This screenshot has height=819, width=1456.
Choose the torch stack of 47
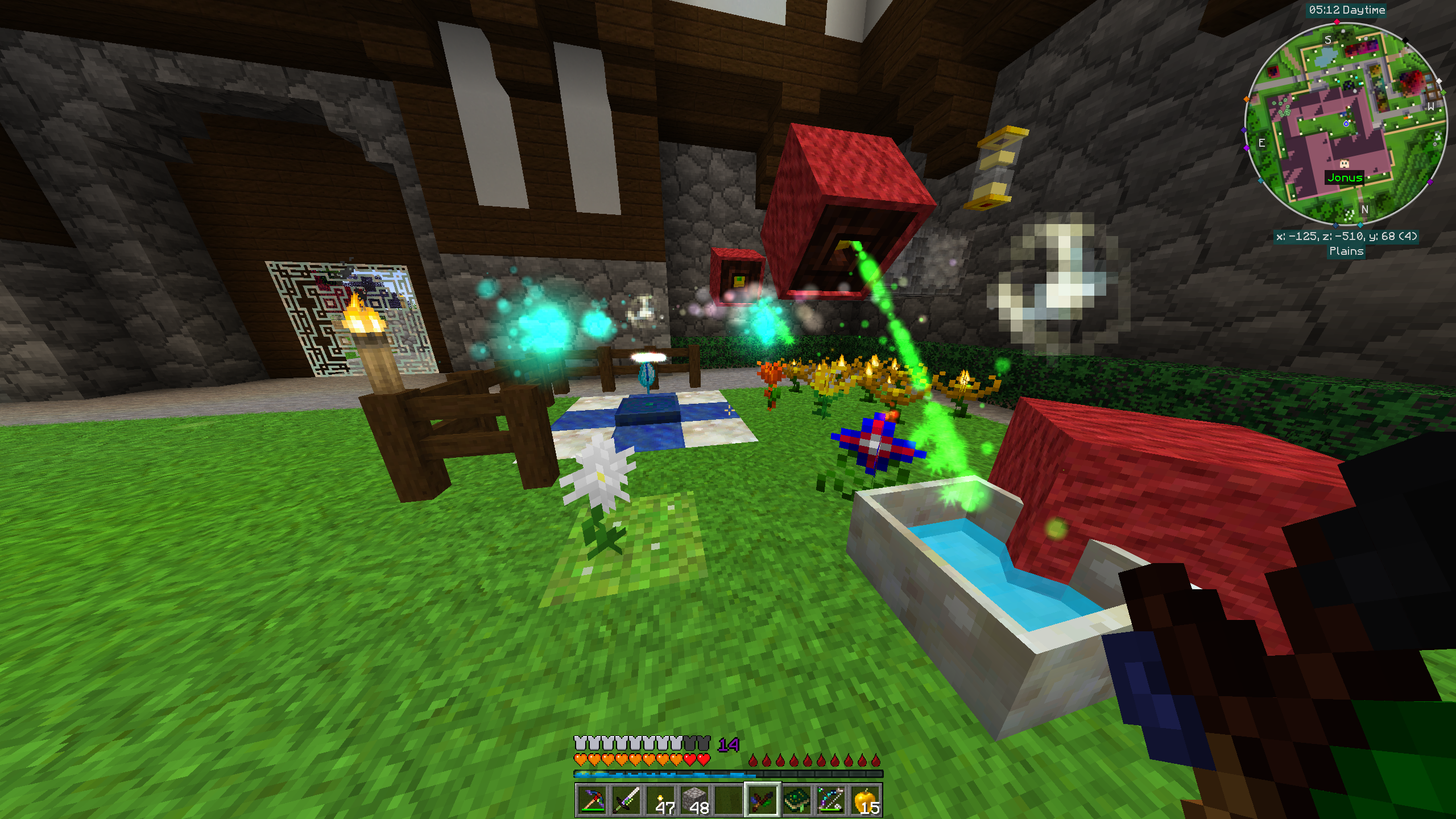coord(661,800)
